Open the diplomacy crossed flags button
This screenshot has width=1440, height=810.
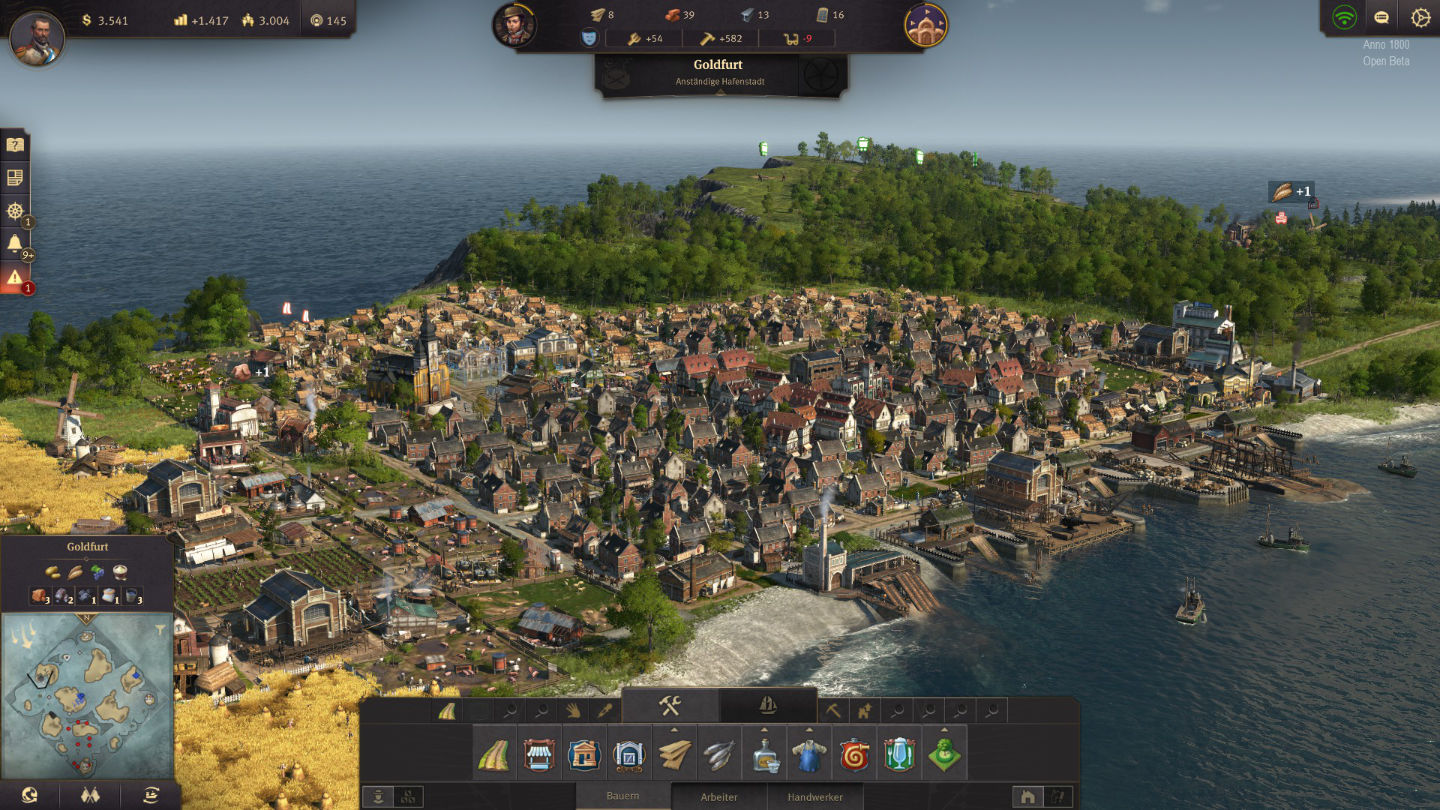[x=90, y=795]
